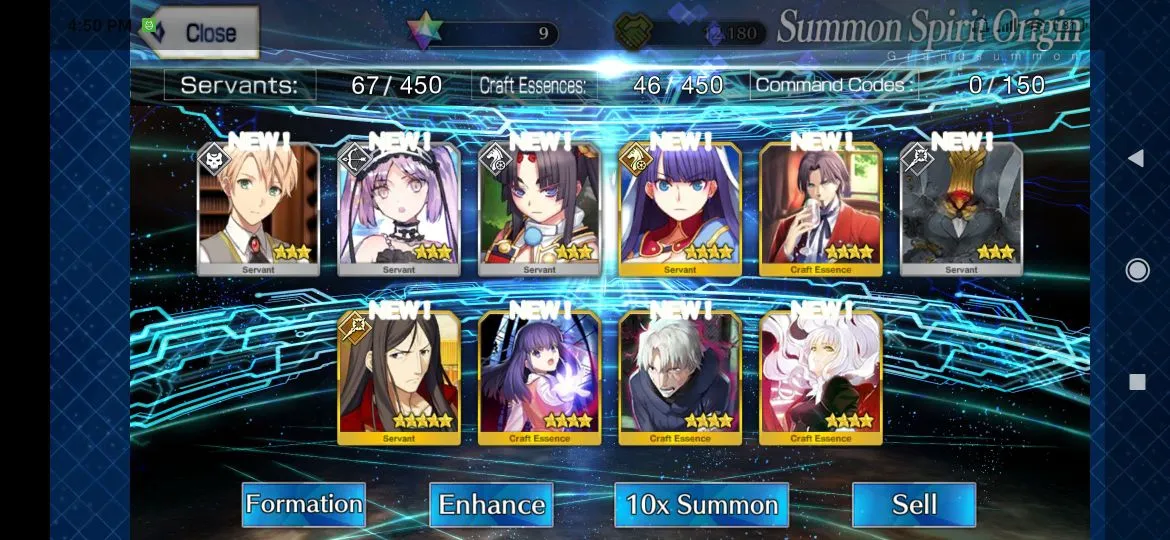This screenshot has height=540, width=1170.
Task: Open the Sell menu
Action: click(x=914, y=504)
